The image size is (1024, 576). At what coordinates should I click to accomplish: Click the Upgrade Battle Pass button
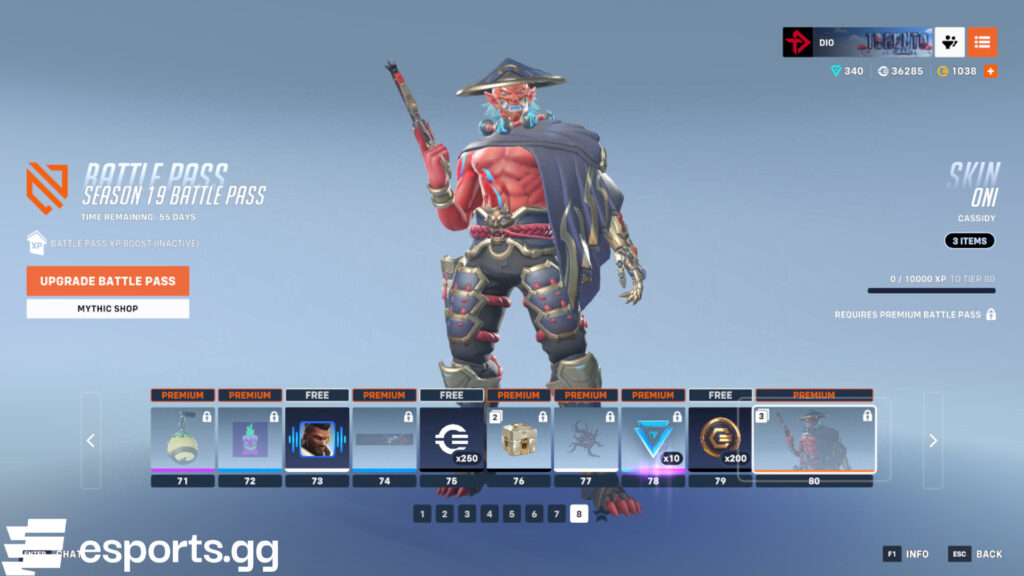coord(108,281)
